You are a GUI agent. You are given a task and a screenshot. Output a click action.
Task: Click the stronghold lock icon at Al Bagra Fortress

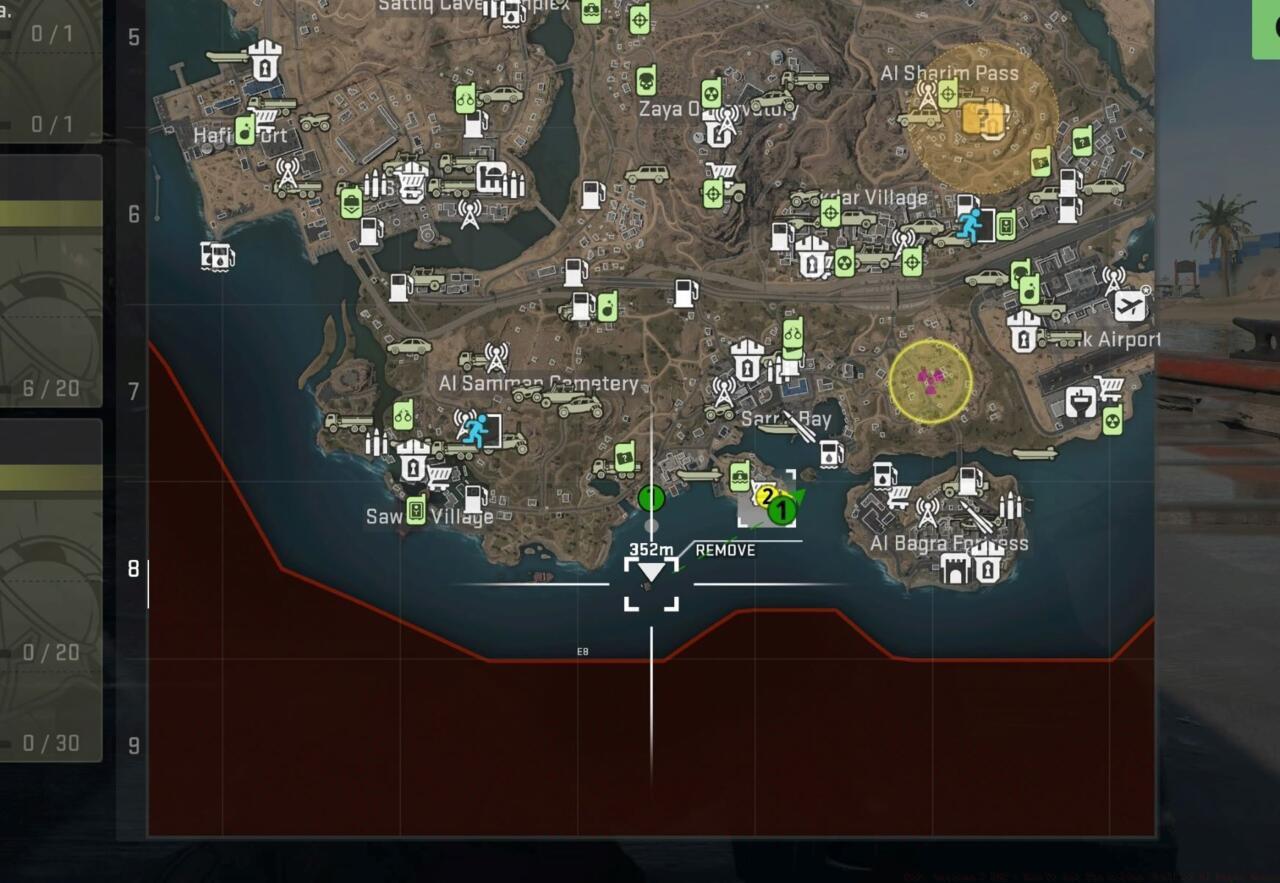(x=989, y=569)
